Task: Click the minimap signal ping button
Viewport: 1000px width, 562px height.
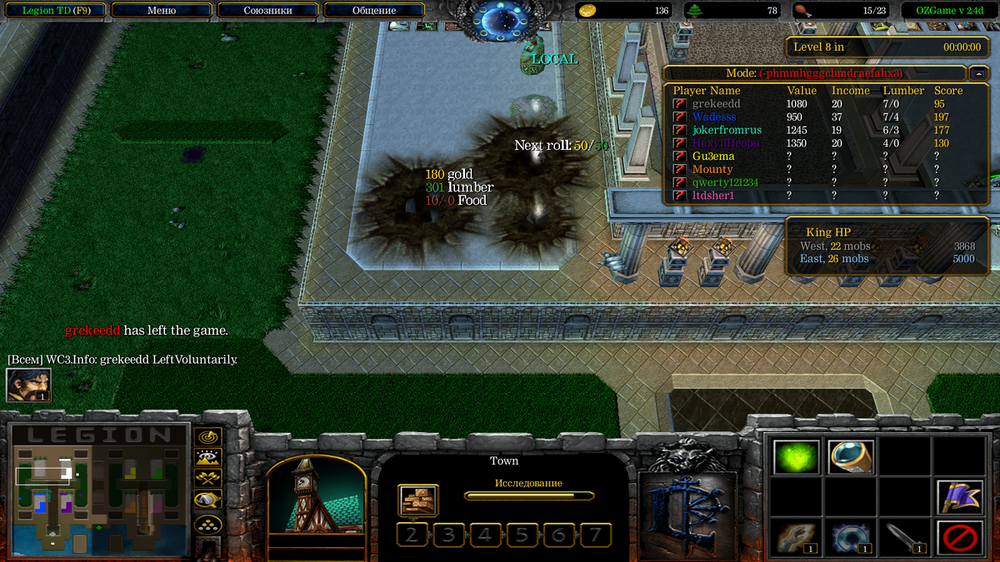Action: (x=208, y=437)
